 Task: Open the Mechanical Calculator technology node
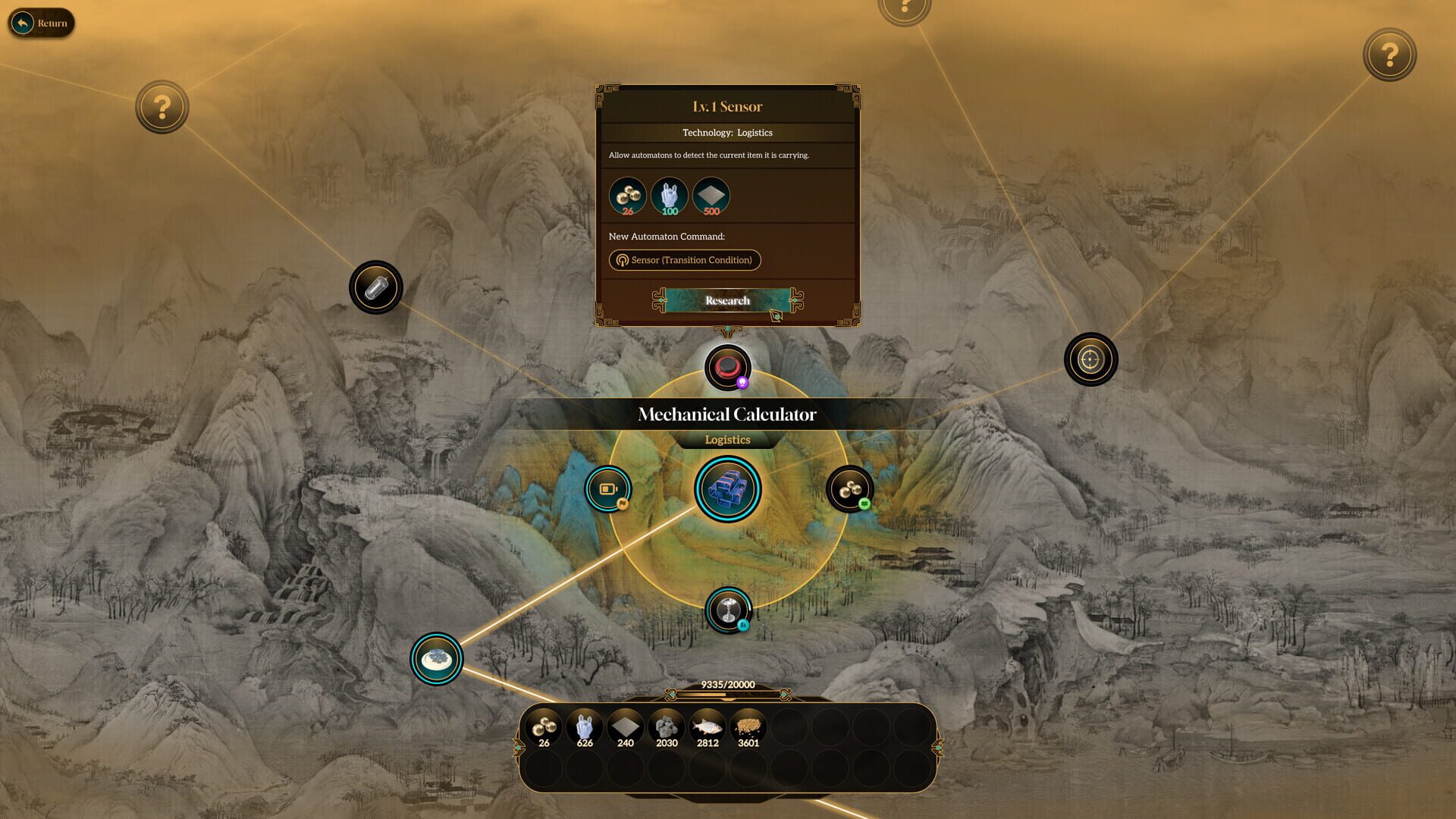(x=727, y=488)
